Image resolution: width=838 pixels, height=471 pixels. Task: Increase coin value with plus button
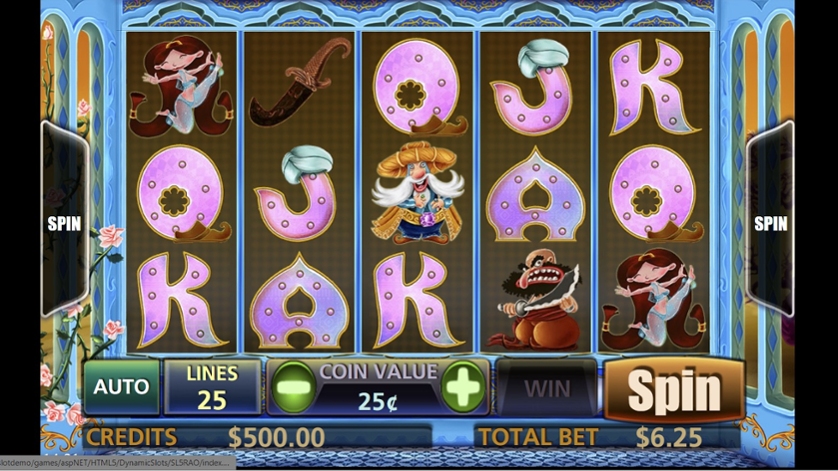click(x=462, y=388)
